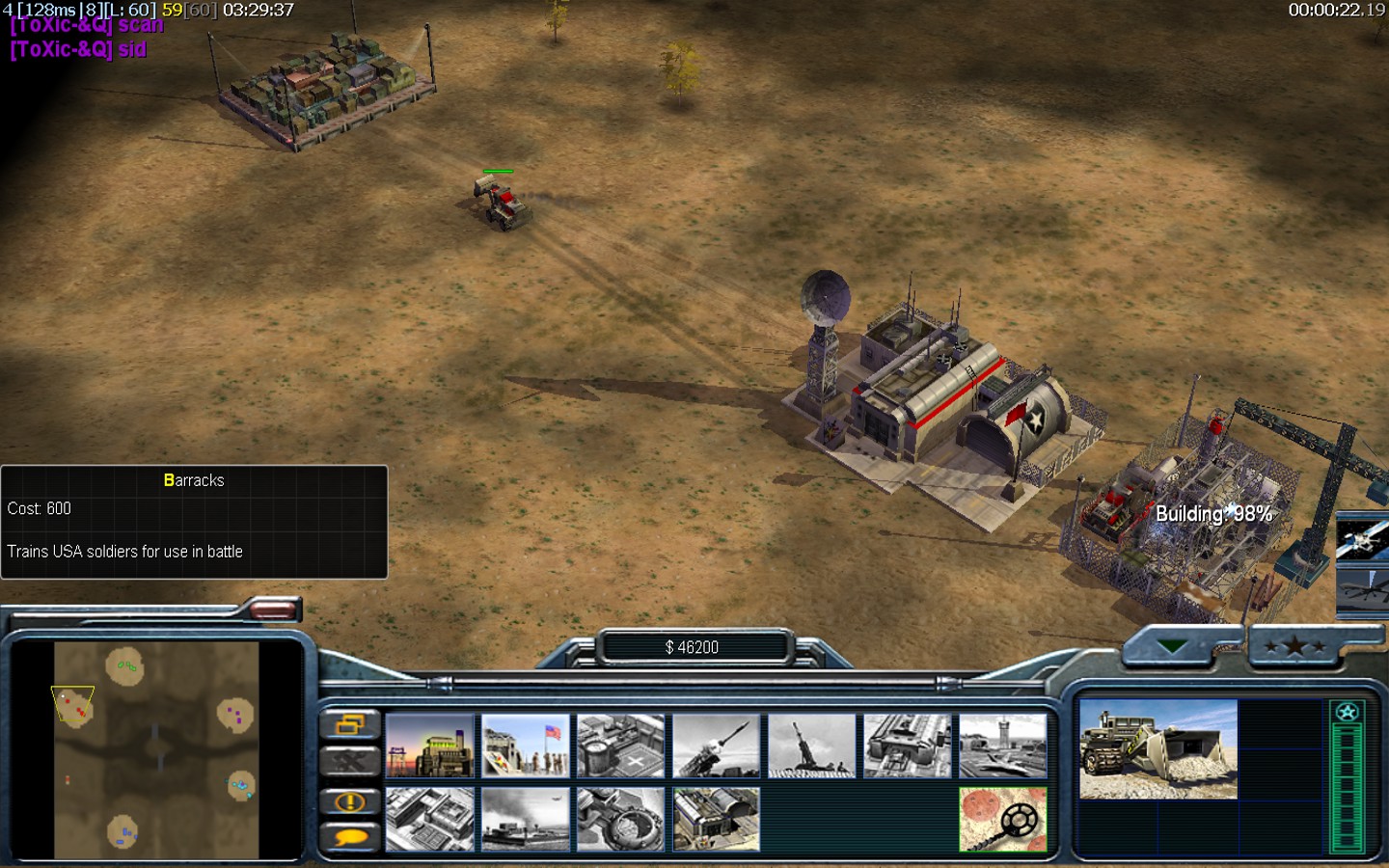The image size is (1389, 868).
Task: Build a Cold Fusion Reactor from the colored power plant icon
Action: 430,746
